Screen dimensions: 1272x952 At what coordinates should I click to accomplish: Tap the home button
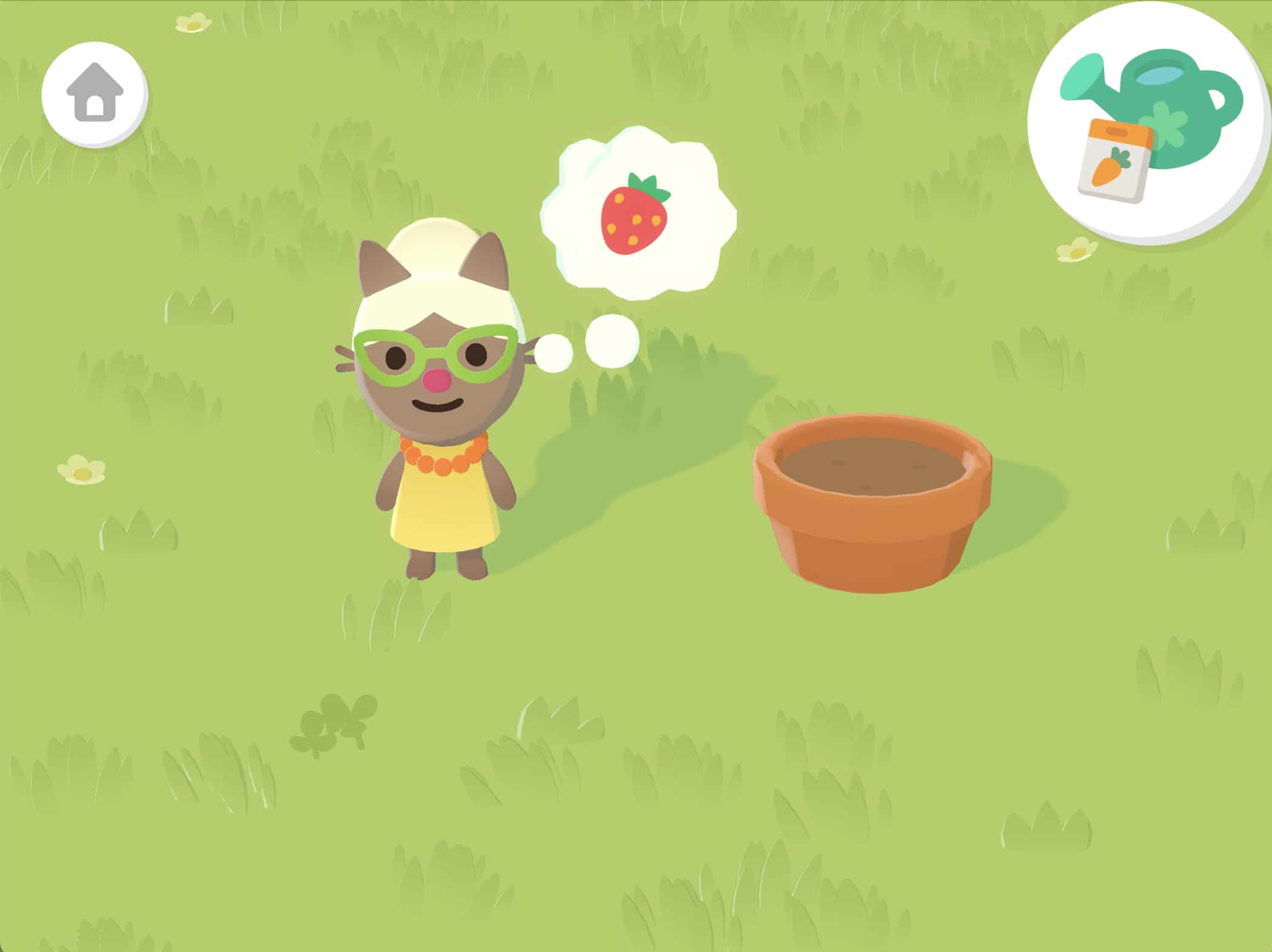[x=95, y=93]
